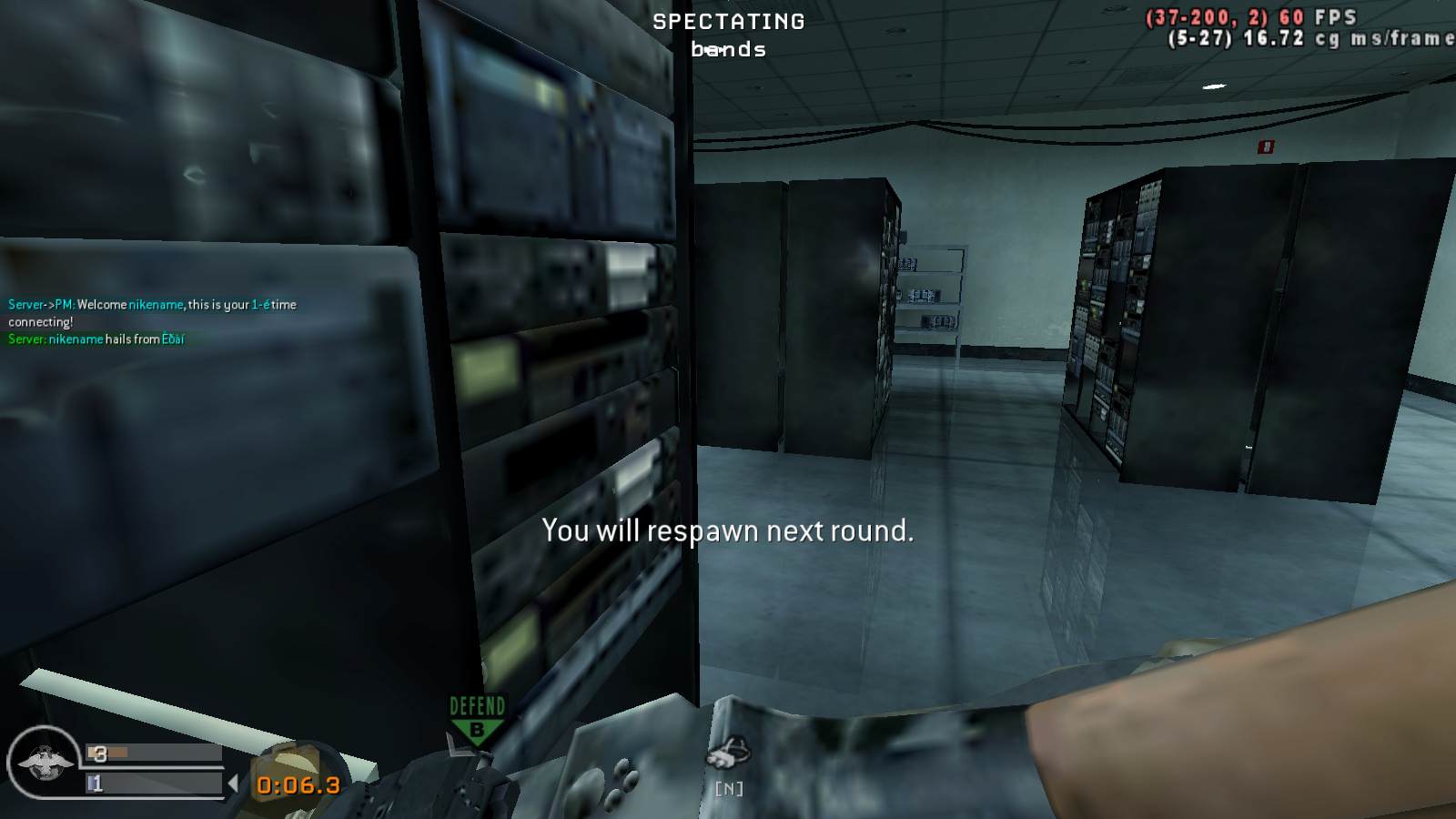Select the DEFEND B objective marker
1456x819 pixels.
477,719
